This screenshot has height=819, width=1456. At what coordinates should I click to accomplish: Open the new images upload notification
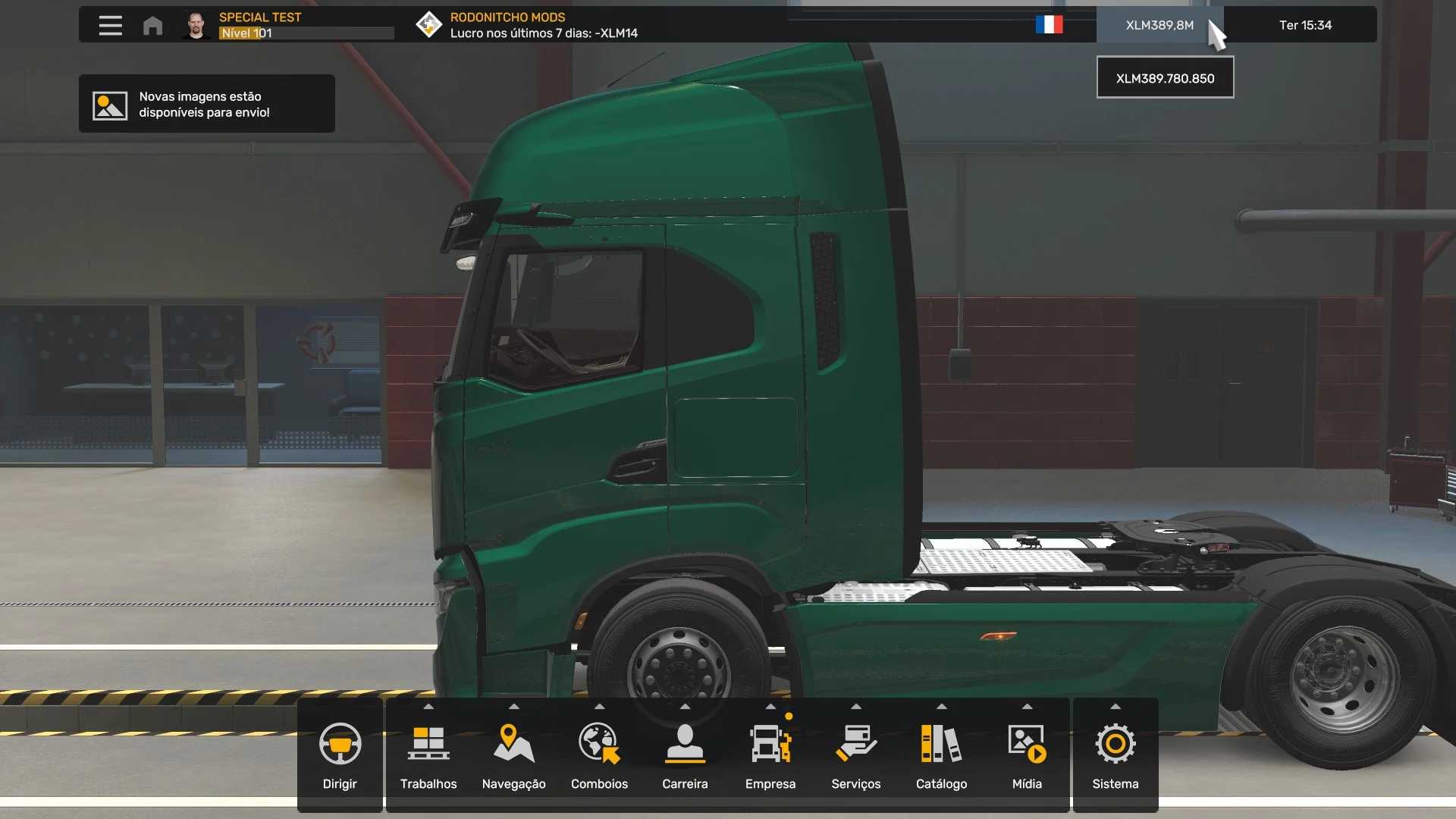tap(206, 104)
